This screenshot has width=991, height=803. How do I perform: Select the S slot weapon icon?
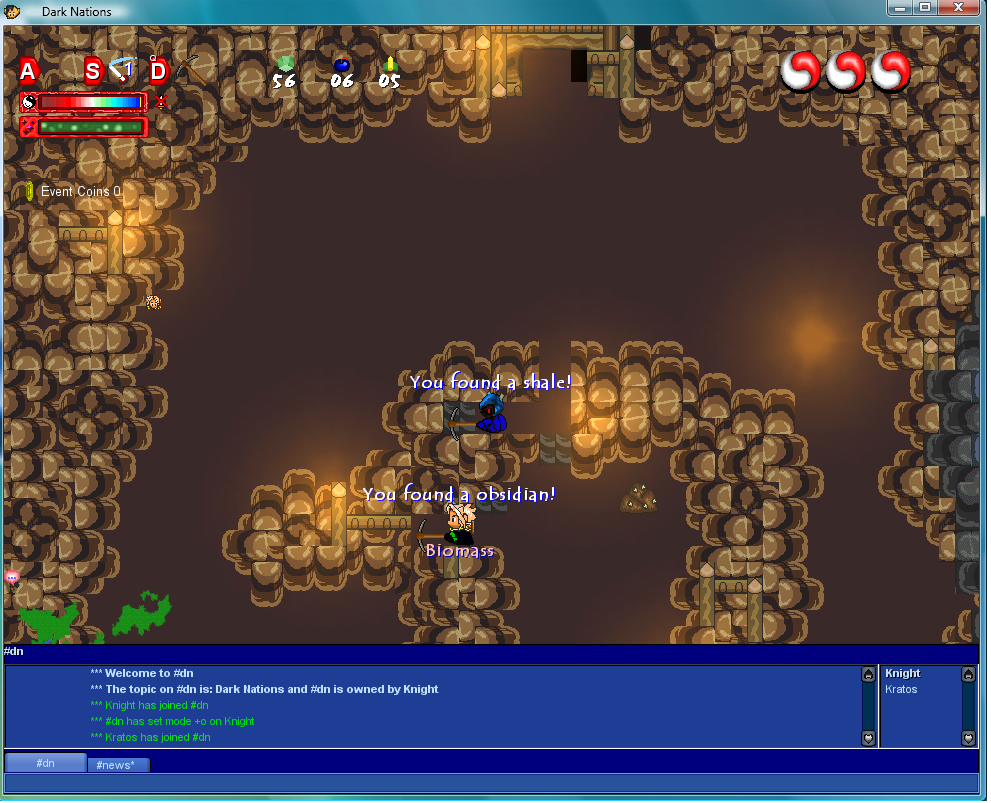[121, 70]
